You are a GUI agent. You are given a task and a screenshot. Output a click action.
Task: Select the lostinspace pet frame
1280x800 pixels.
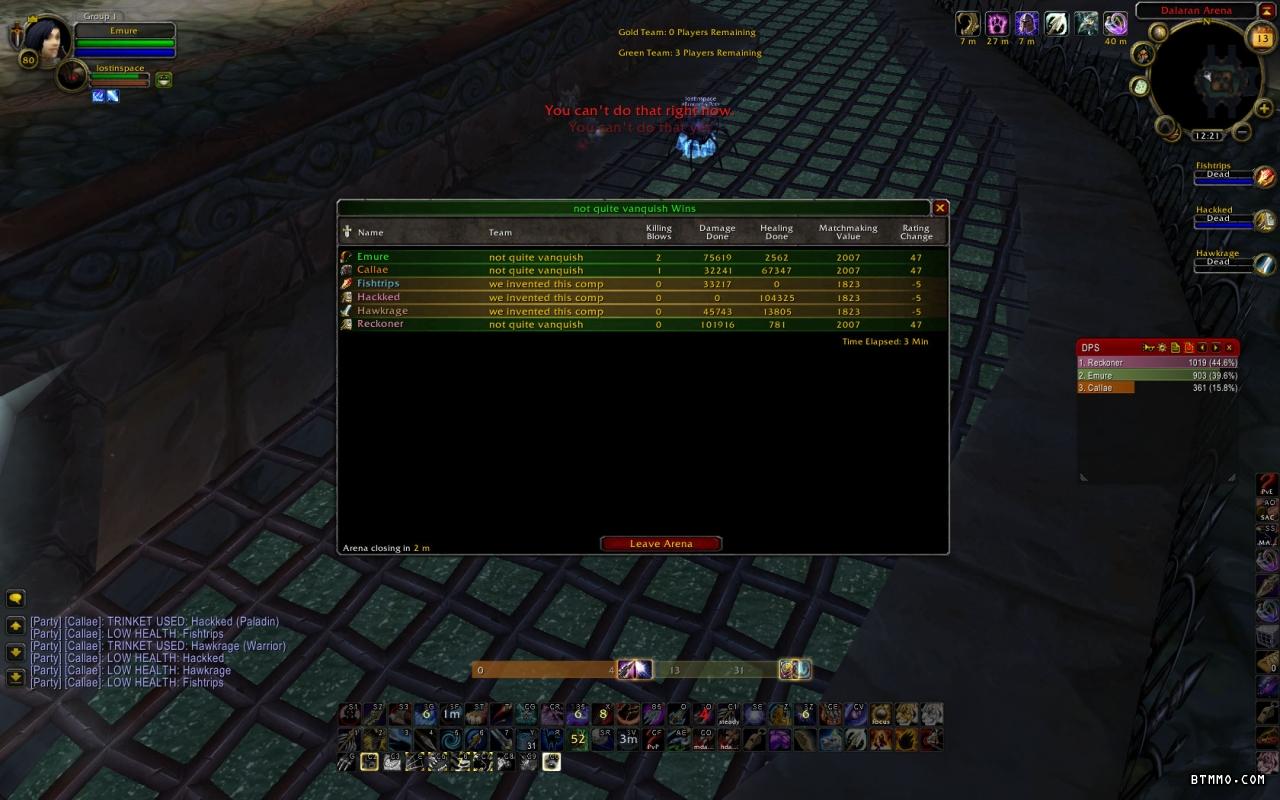point(72,76)
